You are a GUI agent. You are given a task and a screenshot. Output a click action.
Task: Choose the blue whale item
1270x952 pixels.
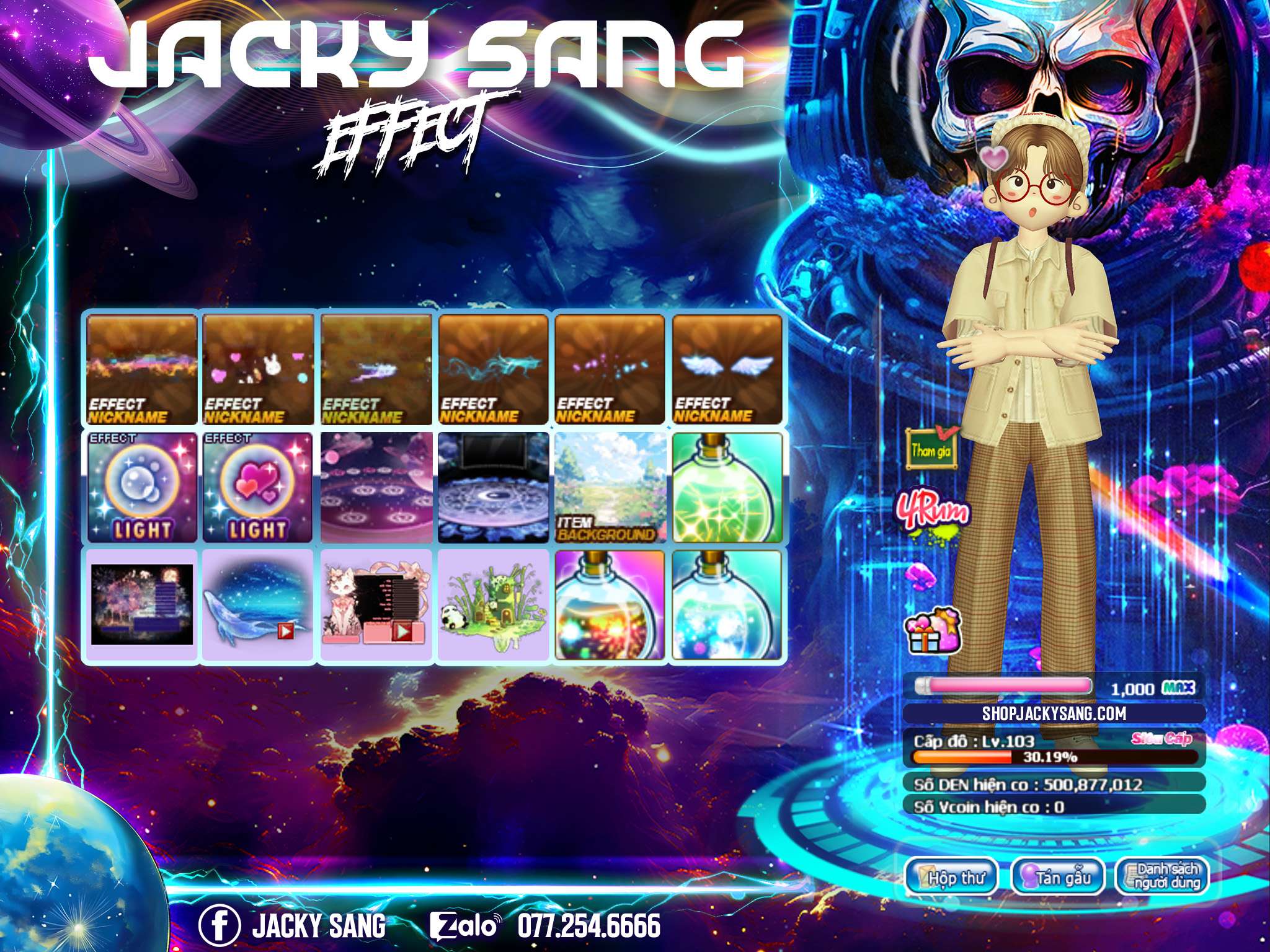(259, 605)
